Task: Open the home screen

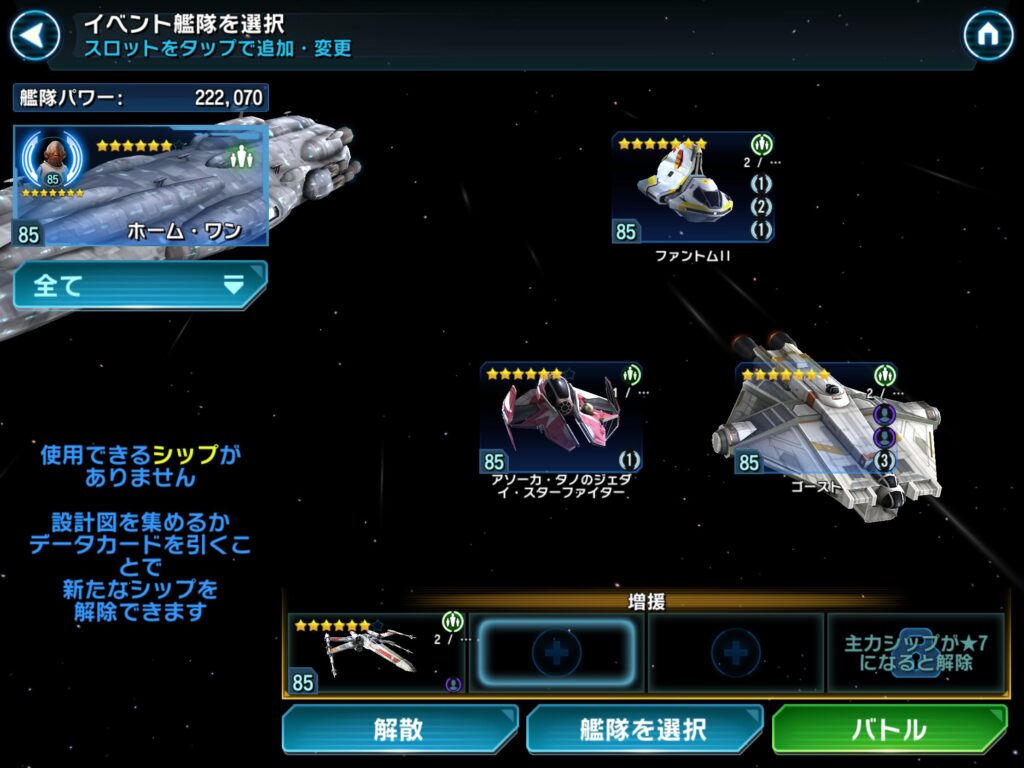Action: (x=988, y=36)
